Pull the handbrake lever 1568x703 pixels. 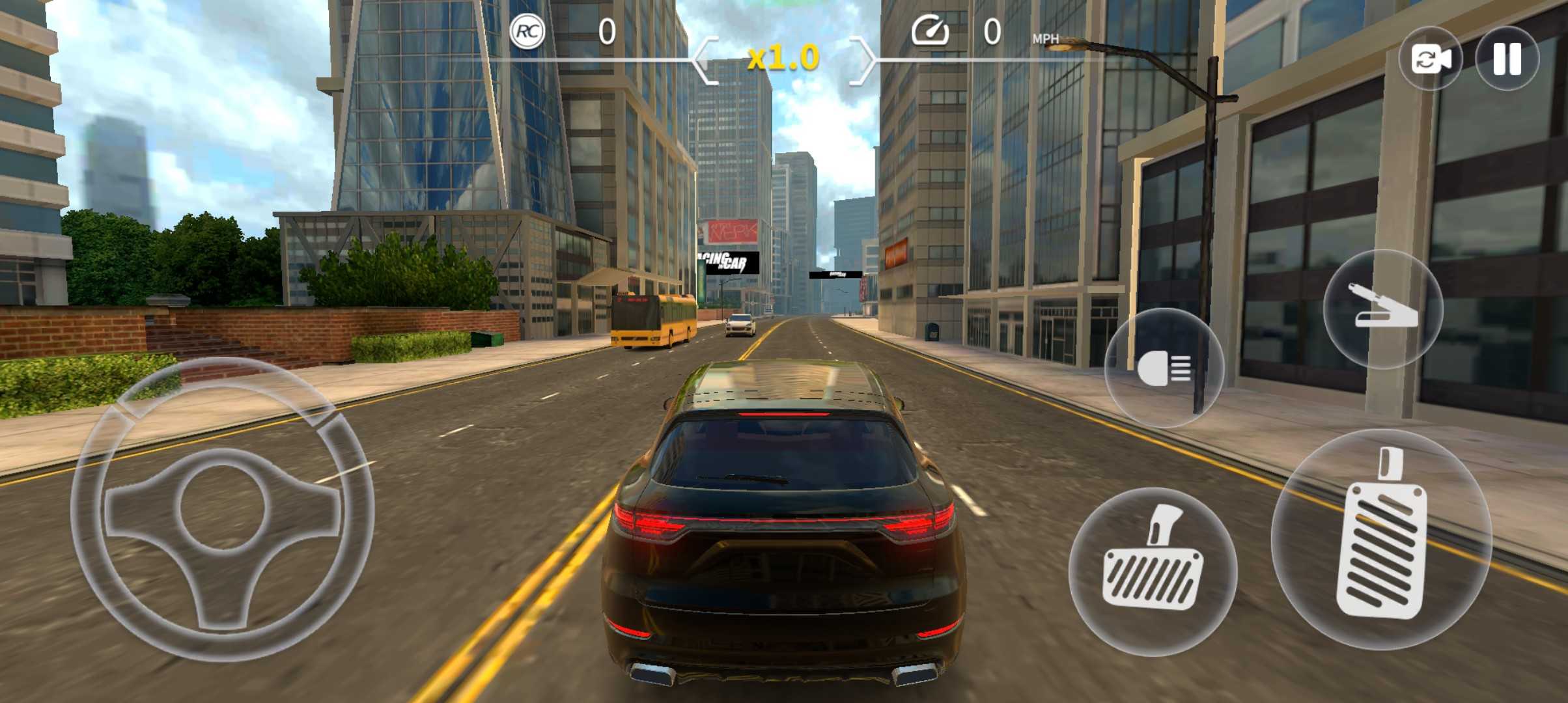pos(1383,309)
